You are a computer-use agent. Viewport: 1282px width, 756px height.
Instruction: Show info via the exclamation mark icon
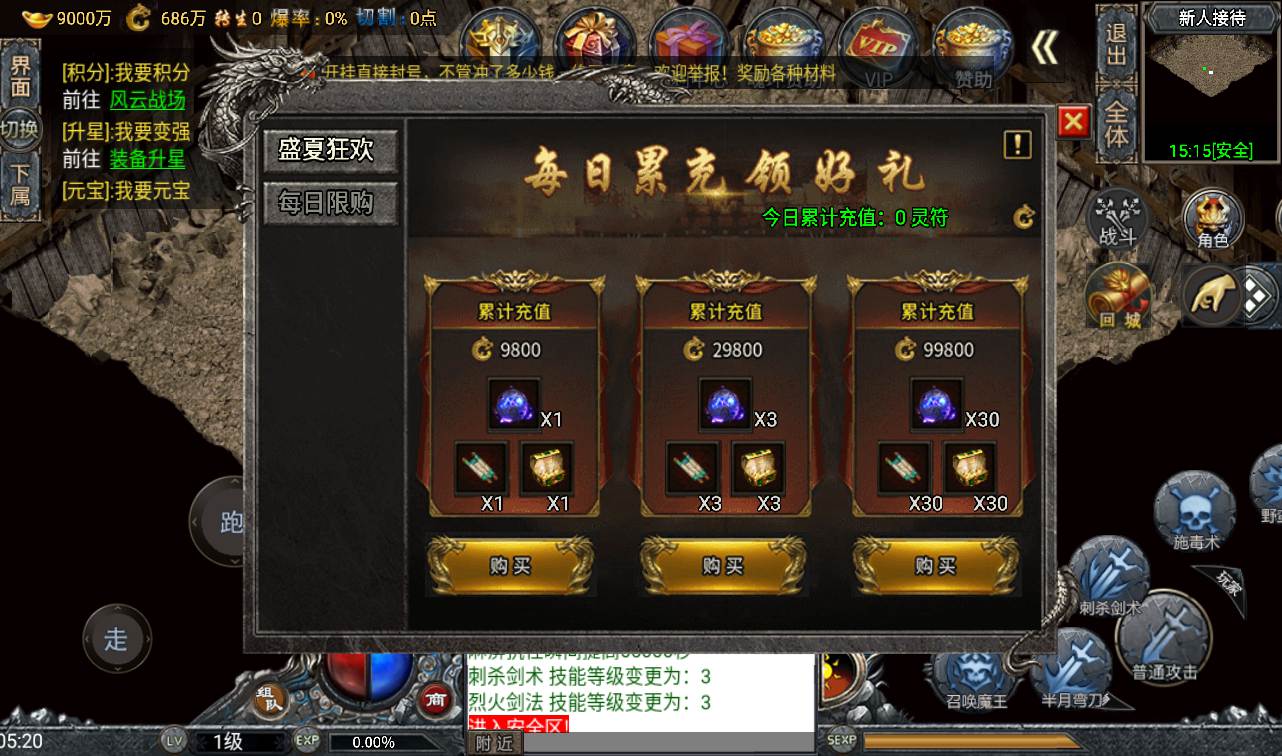pyautogui.click(x=1017, y=145)
